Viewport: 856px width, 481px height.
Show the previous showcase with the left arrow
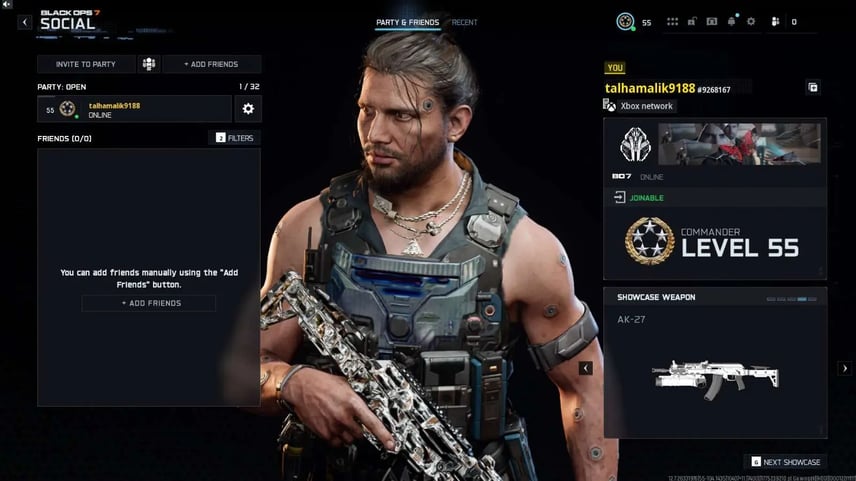tap(586, 368)
